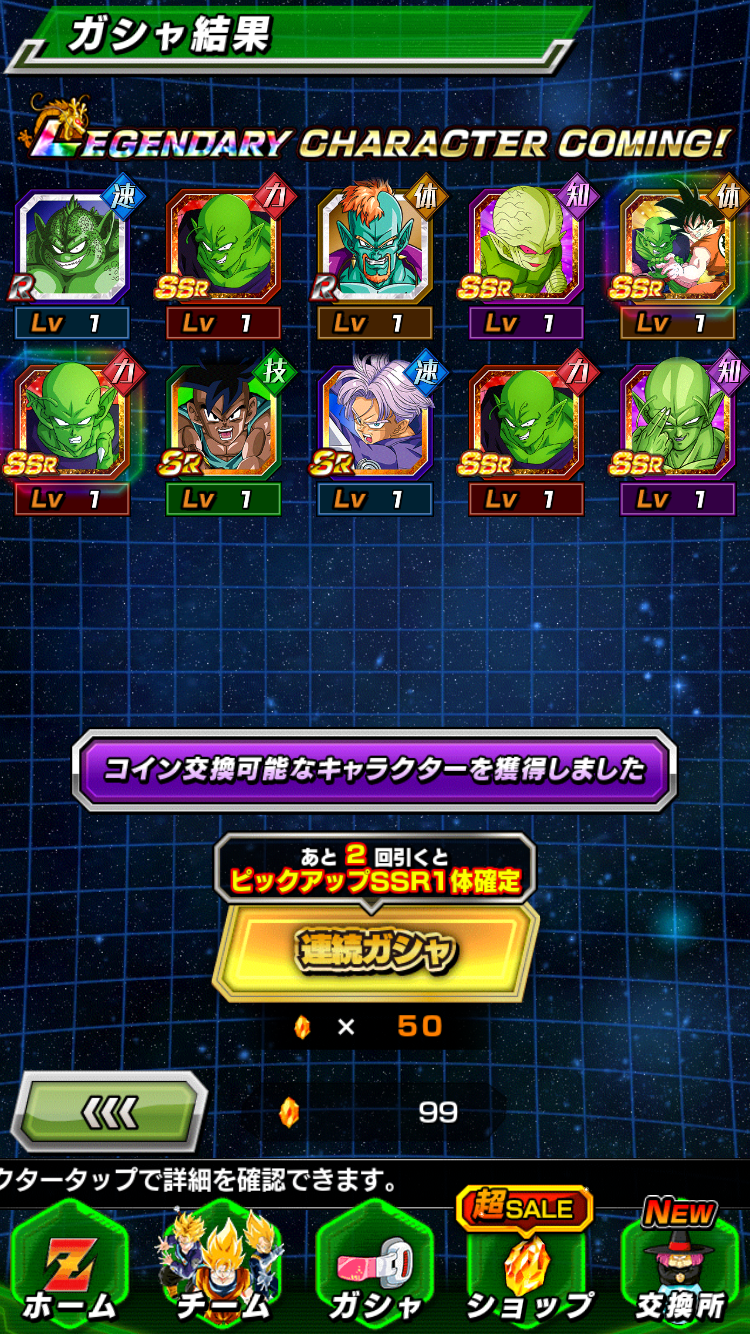
Task: Go back with the green arrow button
Action: tap(108, 1111)
